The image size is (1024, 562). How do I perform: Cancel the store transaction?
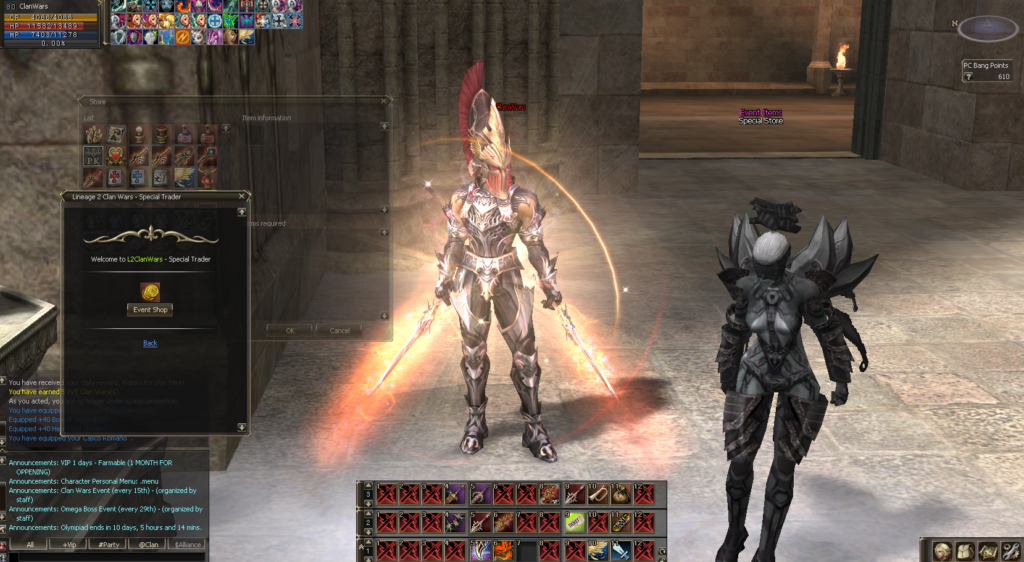click(x=340, y=330)
